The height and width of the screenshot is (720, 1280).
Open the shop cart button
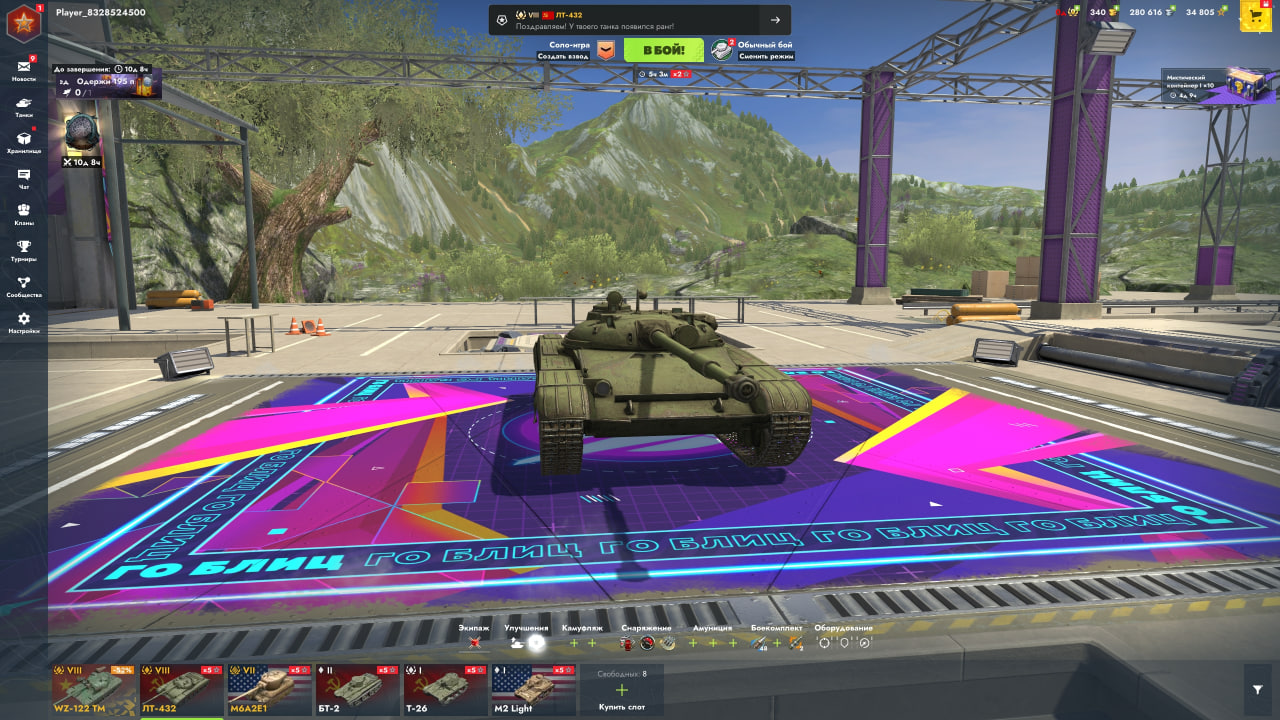(1256, 16)
